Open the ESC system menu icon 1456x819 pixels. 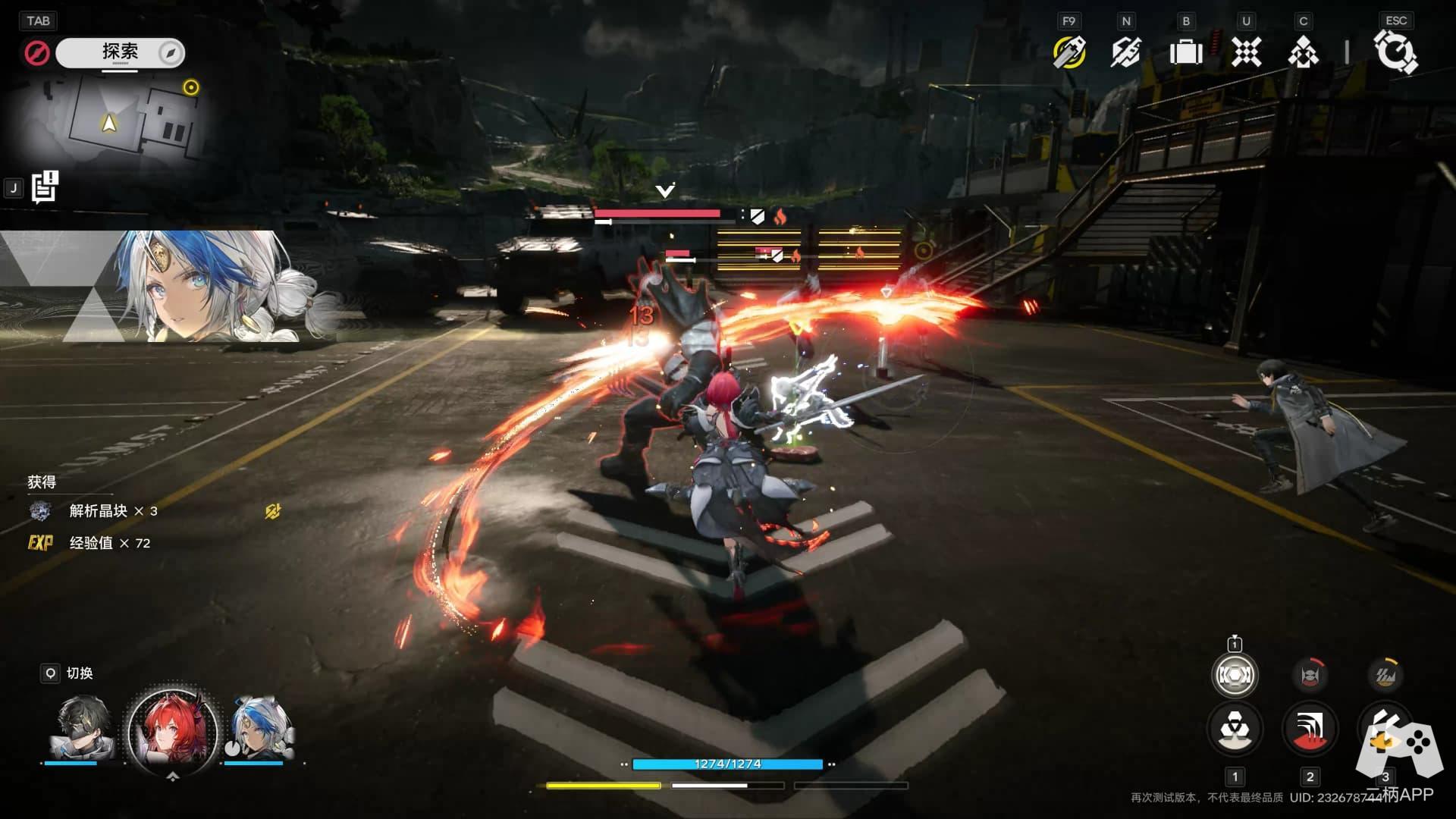point(1395,52)
